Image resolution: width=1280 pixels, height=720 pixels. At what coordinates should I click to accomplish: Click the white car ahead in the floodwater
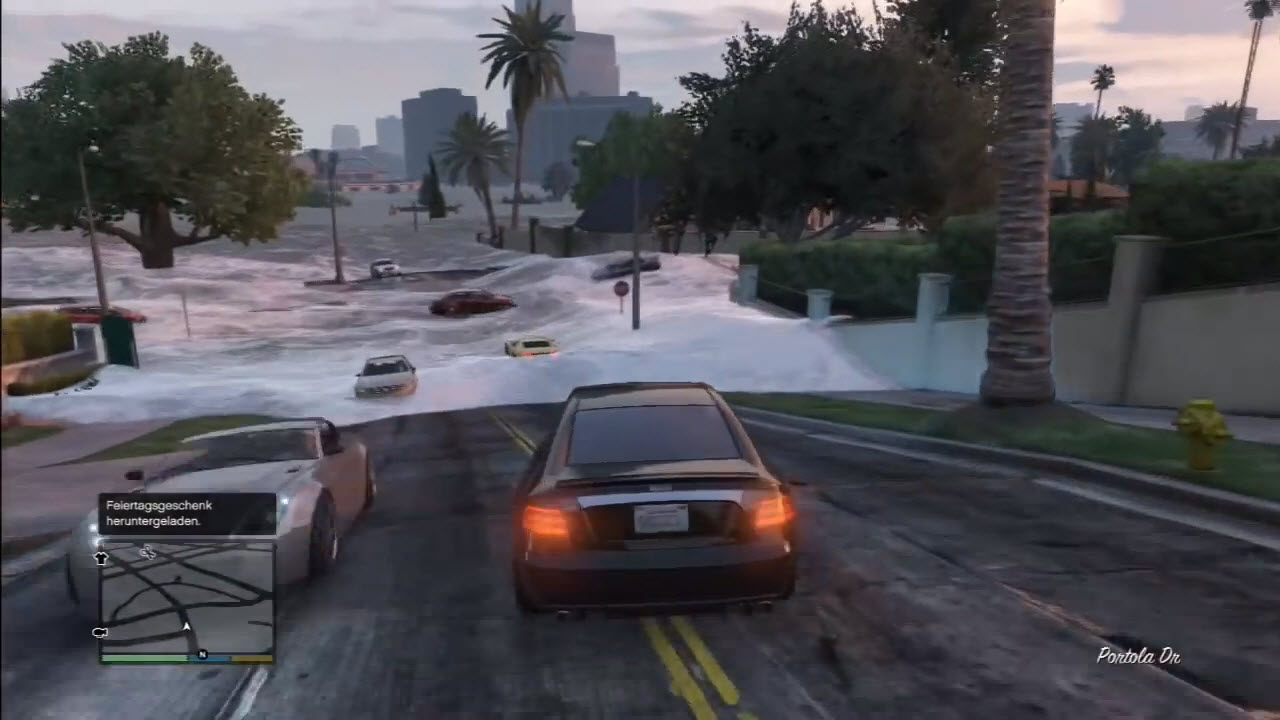click(384, 375)
